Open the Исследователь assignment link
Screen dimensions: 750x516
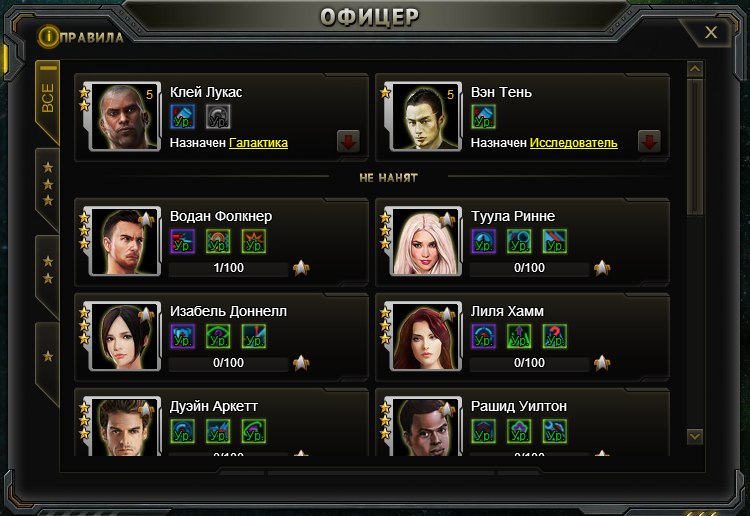pos(573,144)
